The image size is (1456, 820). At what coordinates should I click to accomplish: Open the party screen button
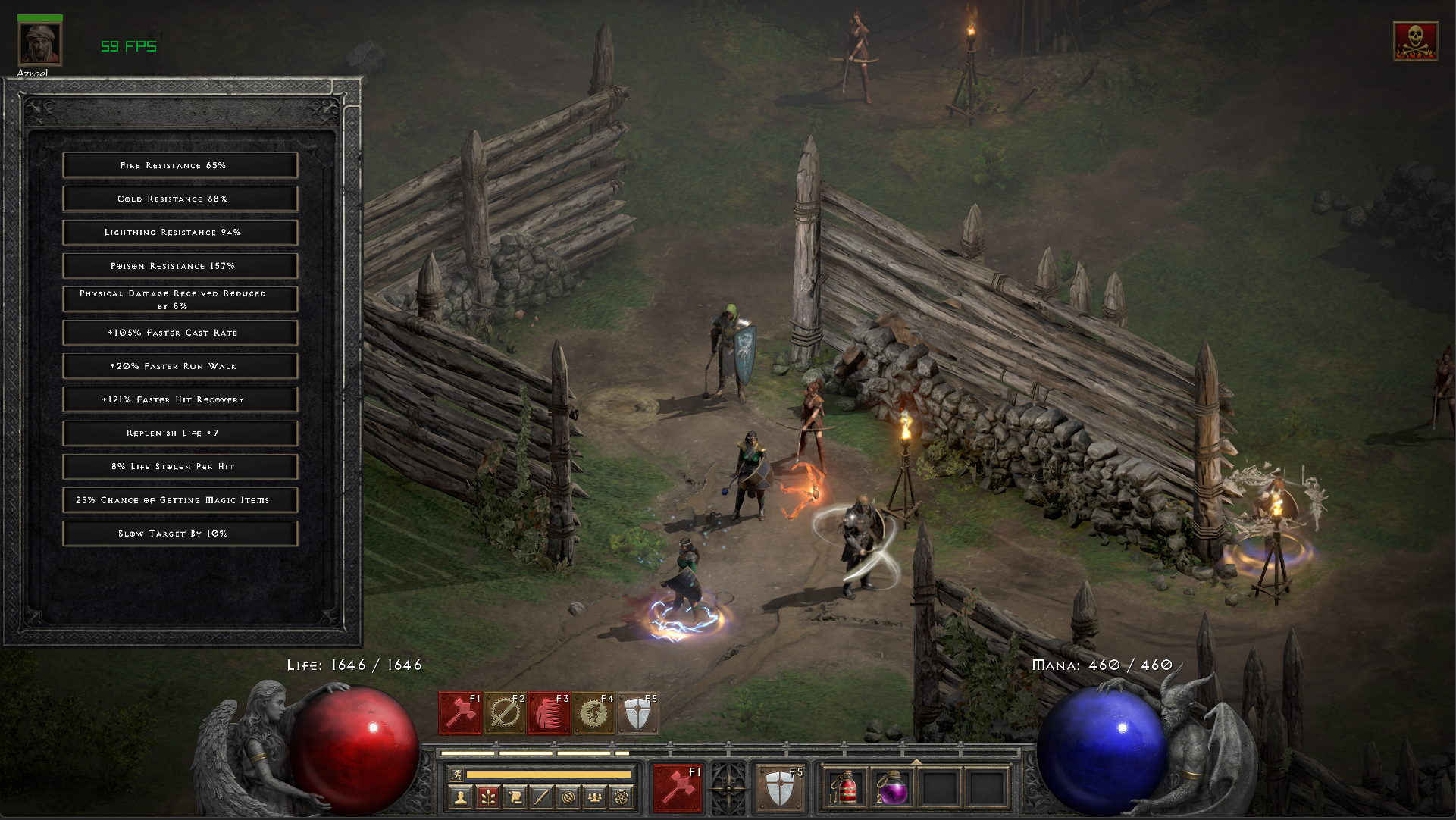point(596,797)
